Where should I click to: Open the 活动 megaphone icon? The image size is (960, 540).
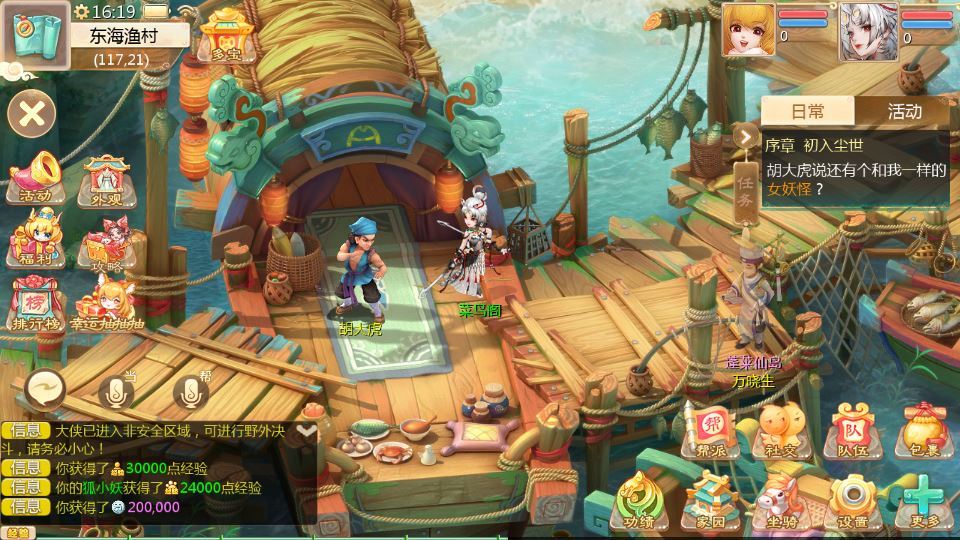(36, 177)
